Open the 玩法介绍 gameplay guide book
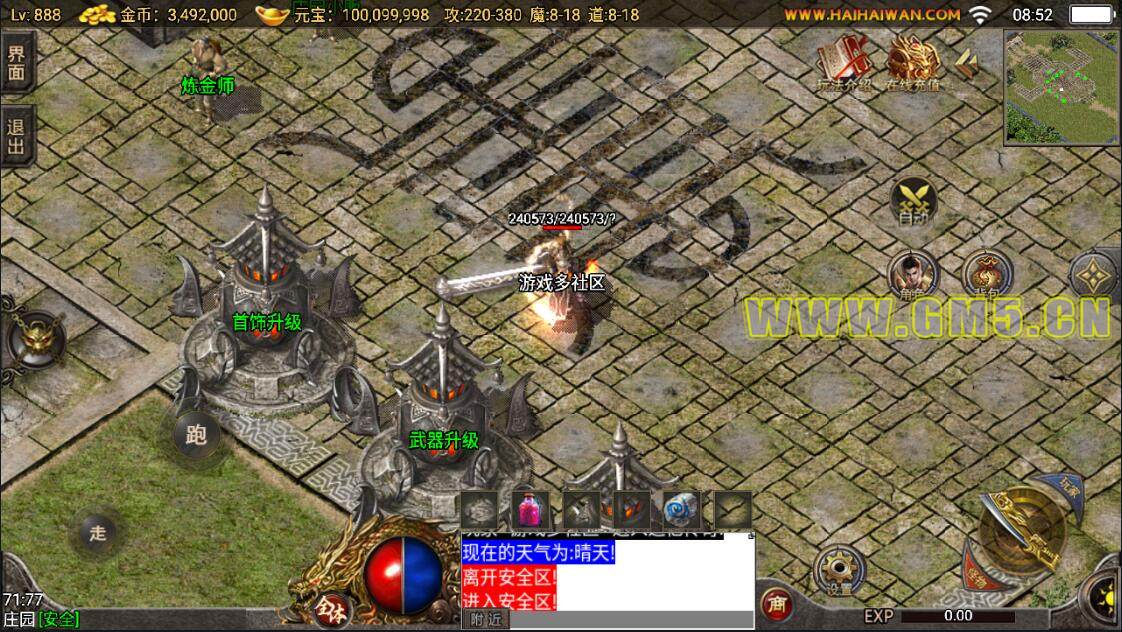The width and height of the screenshot is (1122, 632). pyautogui.click(x=843, y=63)
